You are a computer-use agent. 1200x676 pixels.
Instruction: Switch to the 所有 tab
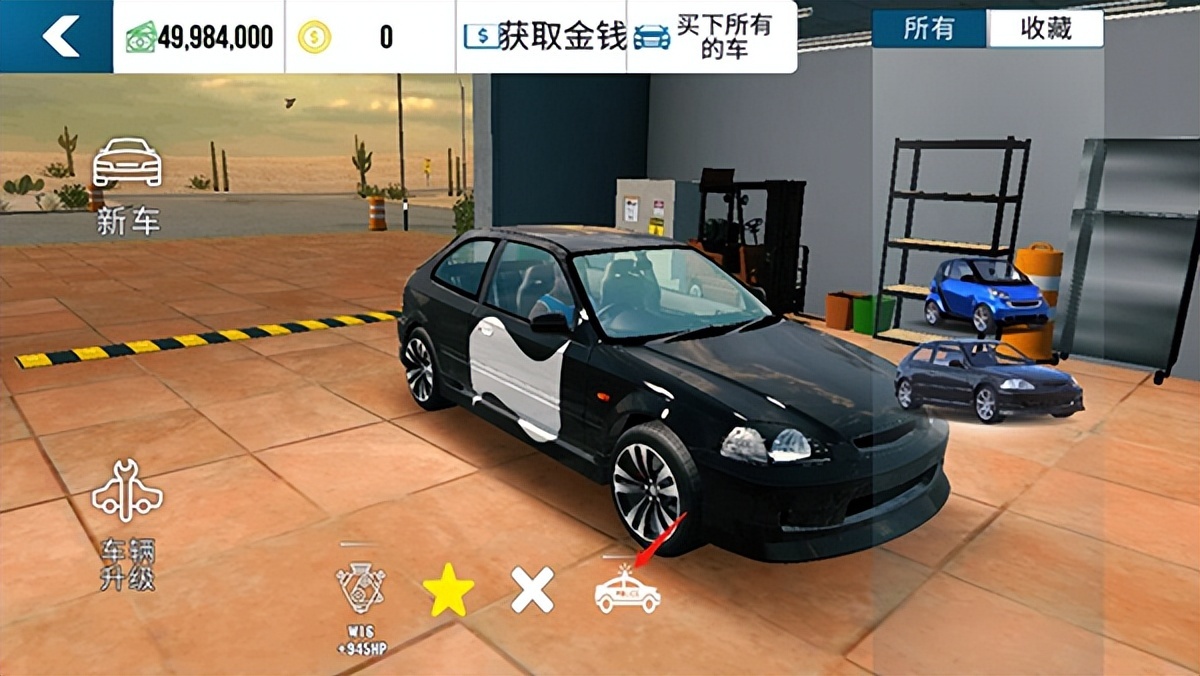point(929,29)
